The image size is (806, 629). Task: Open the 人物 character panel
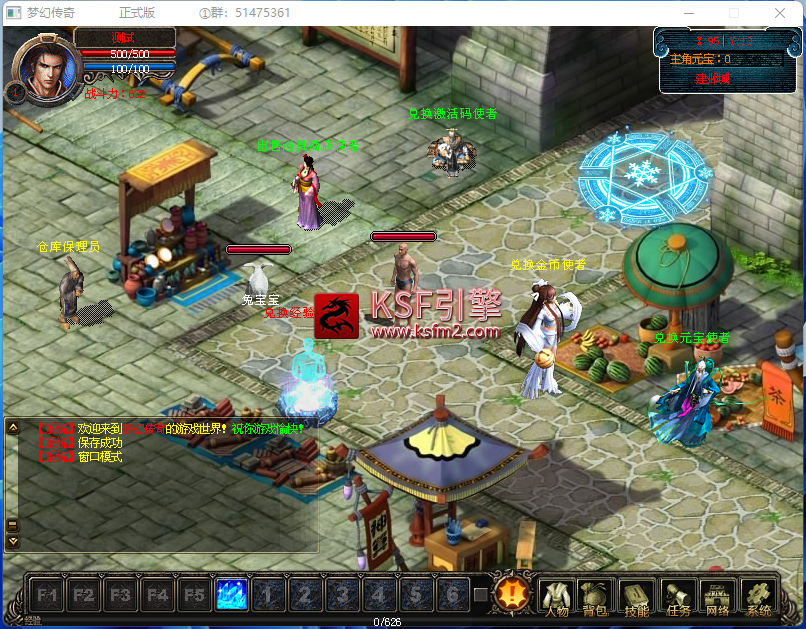[x=557, y=597]
